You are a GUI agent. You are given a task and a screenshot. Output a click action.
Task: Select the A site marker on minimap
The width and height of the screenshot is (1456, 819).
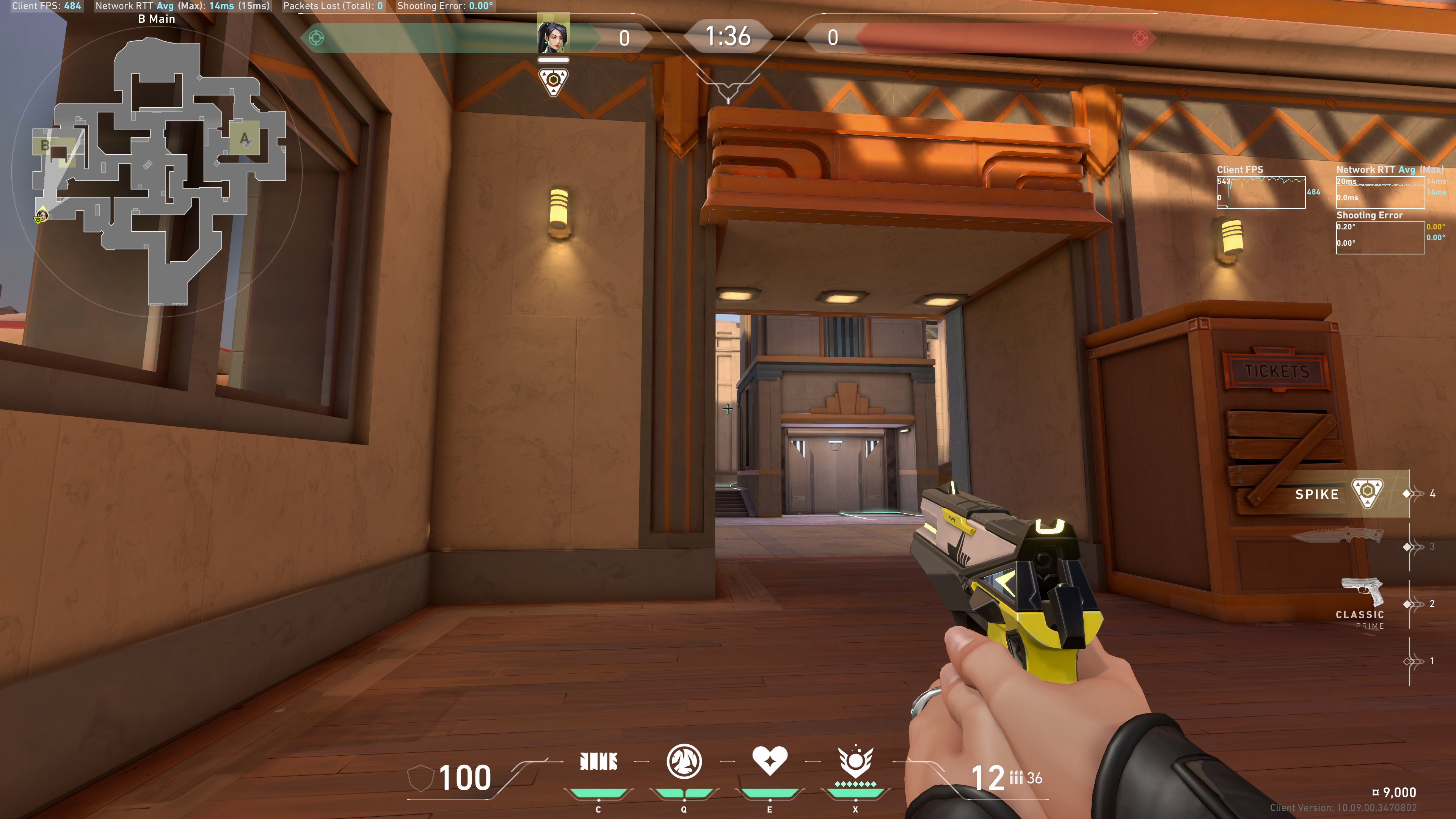coord(244,138)
